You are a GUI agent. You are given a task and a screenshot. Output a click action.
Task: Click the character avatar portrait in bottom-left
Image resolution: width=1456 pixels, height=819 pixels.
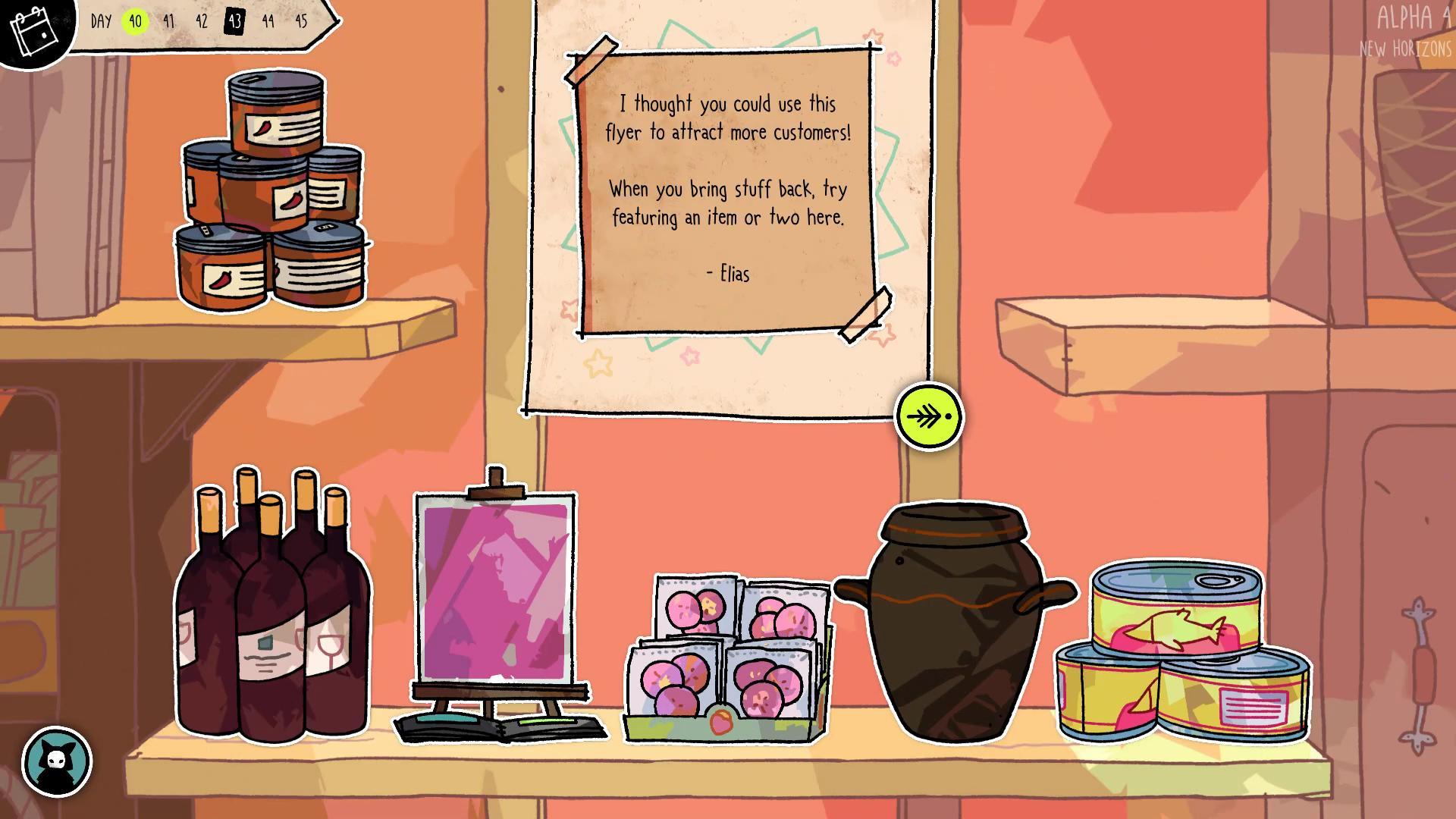point(57,762)
